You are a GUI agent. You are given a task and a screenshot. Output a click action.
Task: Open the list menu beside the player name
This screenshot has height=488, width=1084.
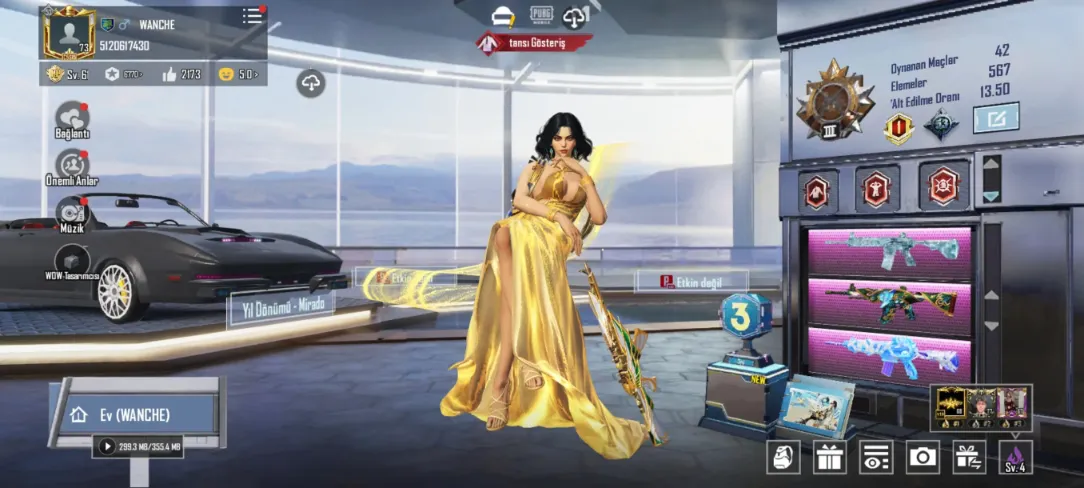[253, 17]
